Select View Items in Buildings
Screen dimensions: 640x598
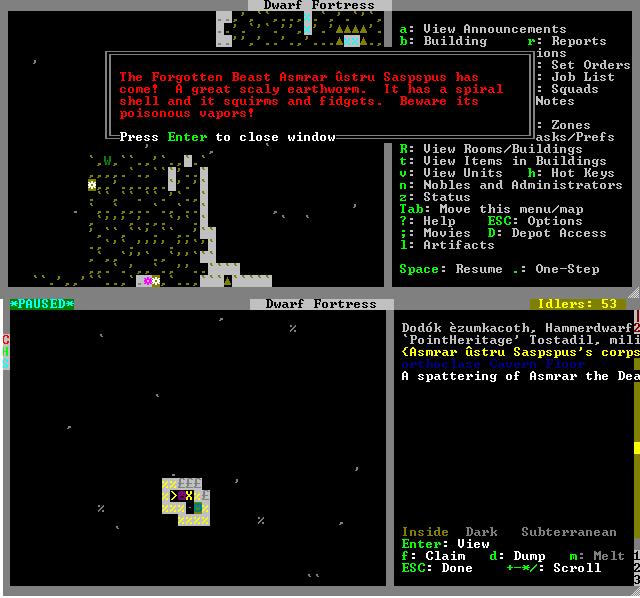pyautogui.click(x=503, y=161)
